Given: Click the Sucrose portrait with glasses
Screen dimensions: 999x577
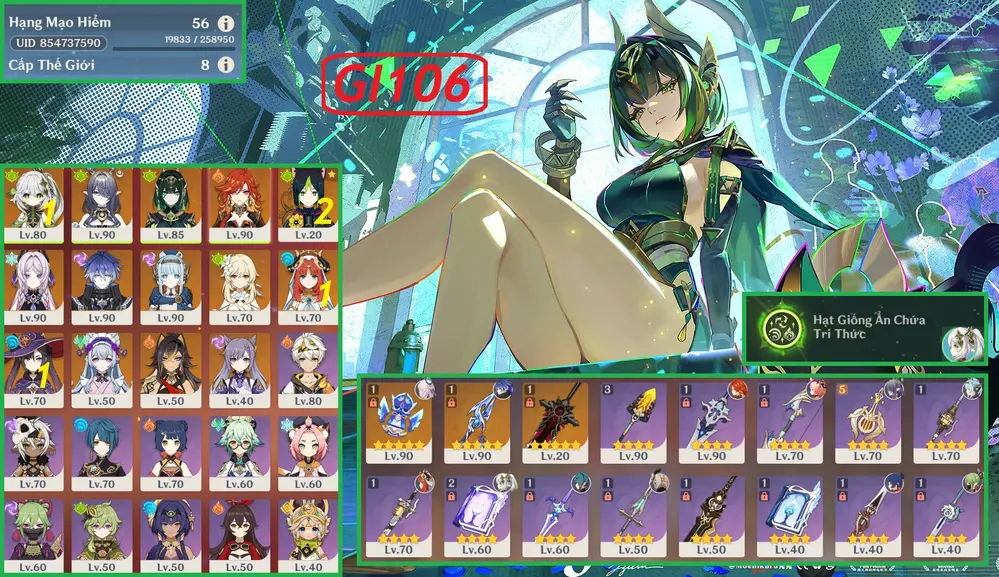Looking at the screenshot, I should (238, 452).
